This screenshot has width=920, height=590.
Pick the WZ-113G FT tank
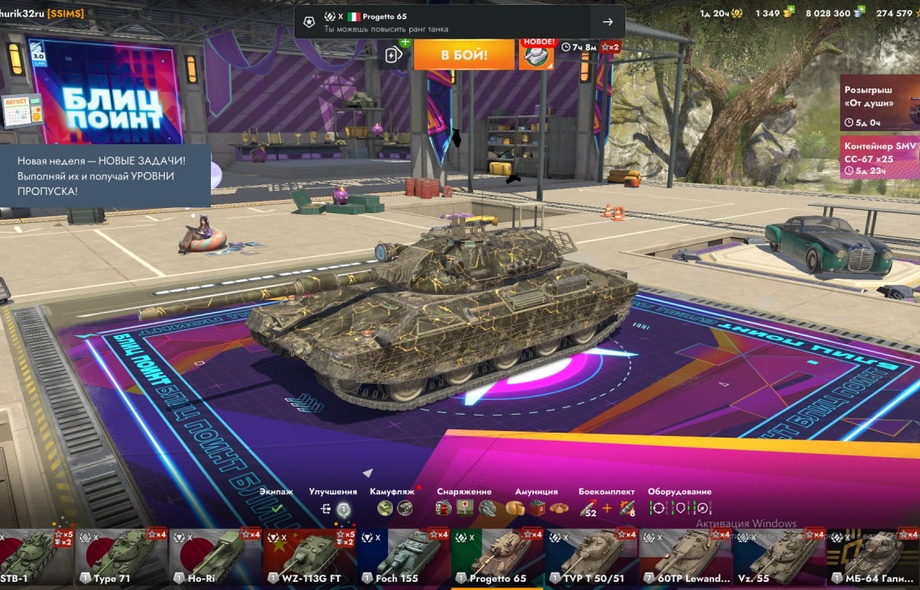309,558
